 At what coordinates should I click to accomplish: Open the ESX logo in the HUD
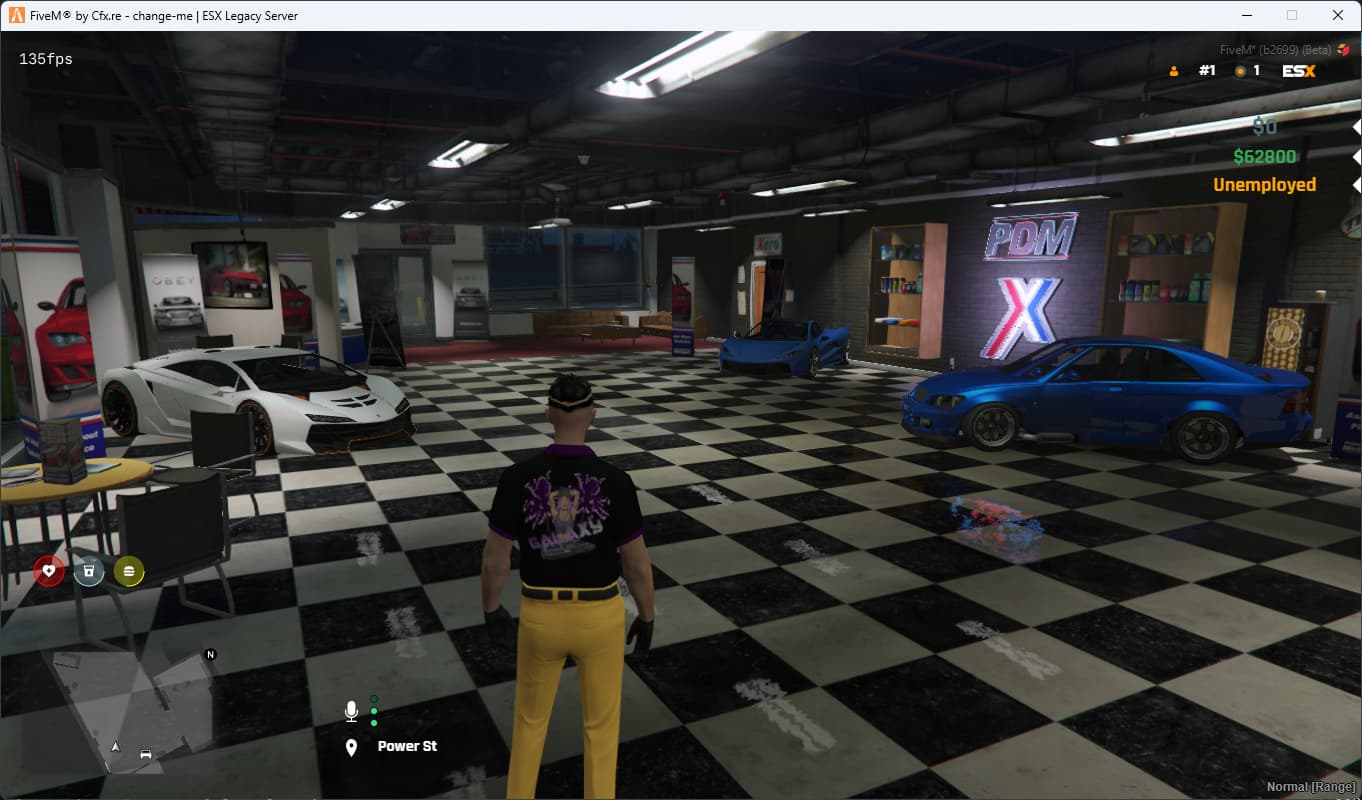tap(1299, 70)
